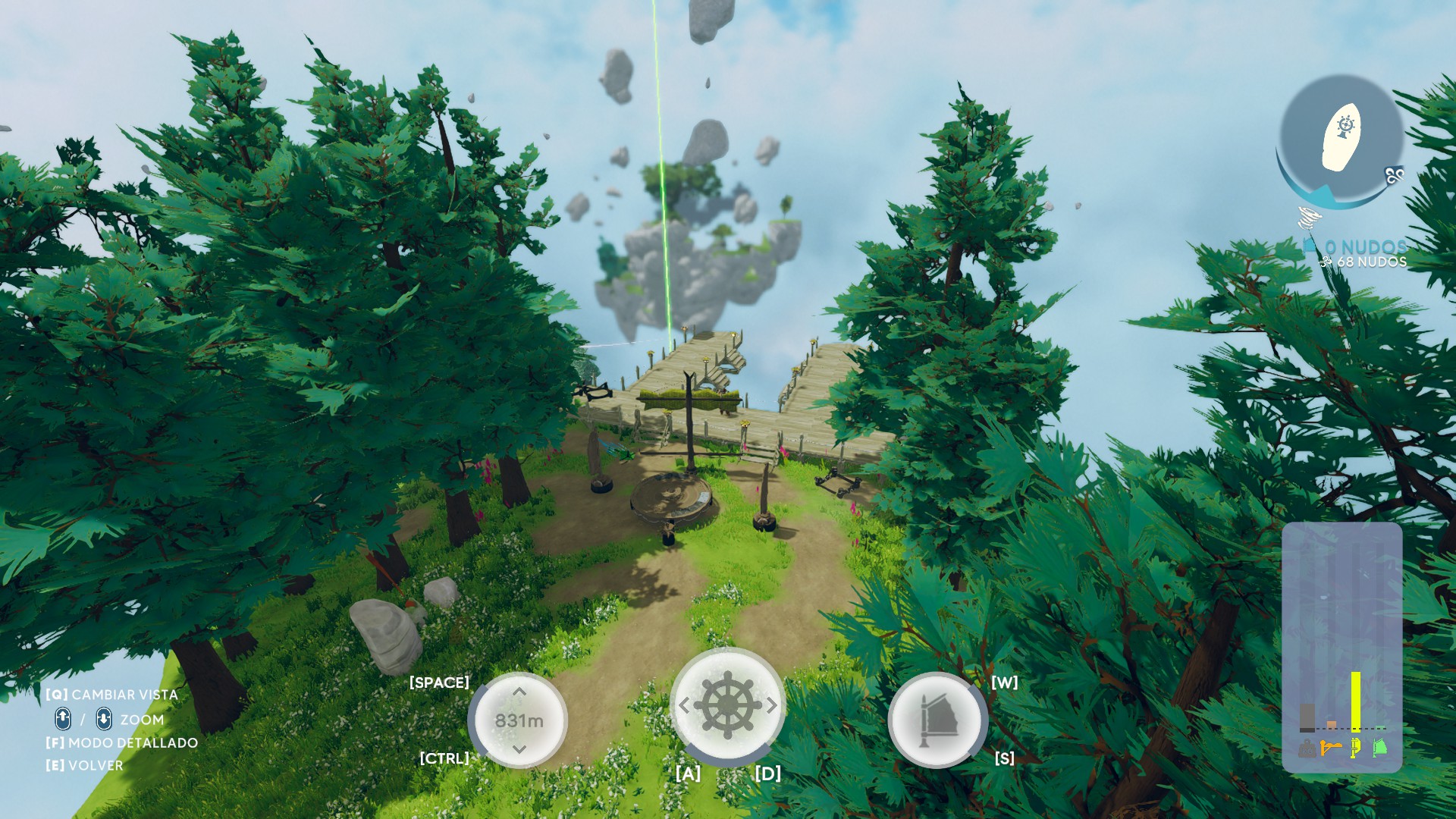Select the yellow engine icon
The image size is (1456, 819).
click(1355, 748)
